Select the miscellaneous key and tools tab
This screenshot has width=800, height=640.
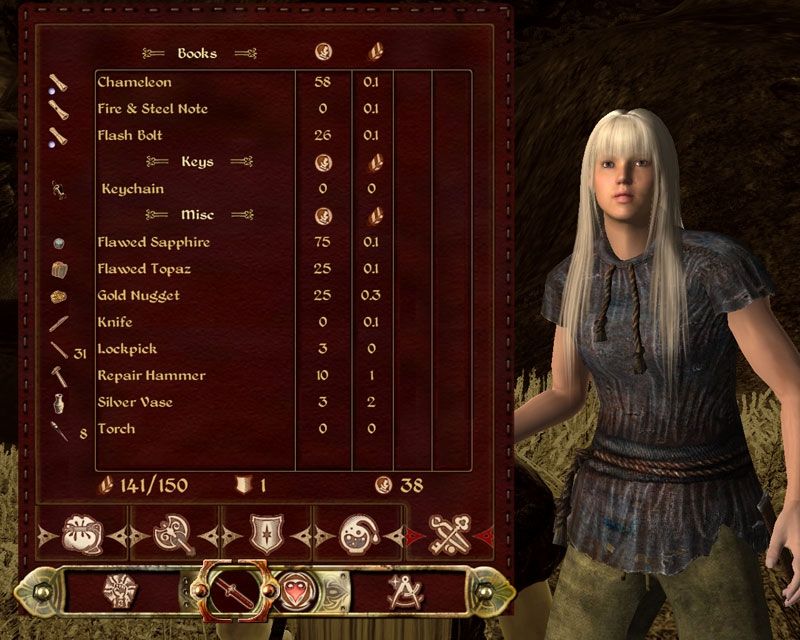449,533
